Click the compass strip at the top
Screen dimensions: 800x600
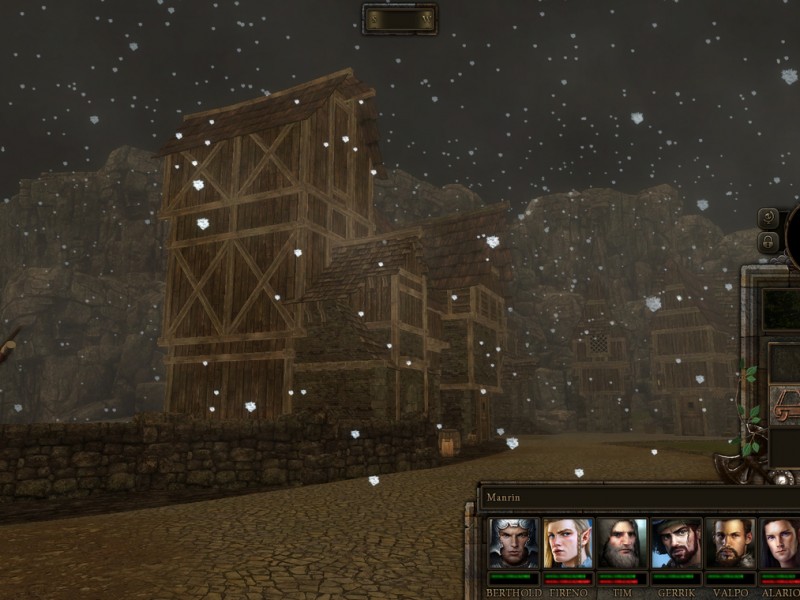400,19
